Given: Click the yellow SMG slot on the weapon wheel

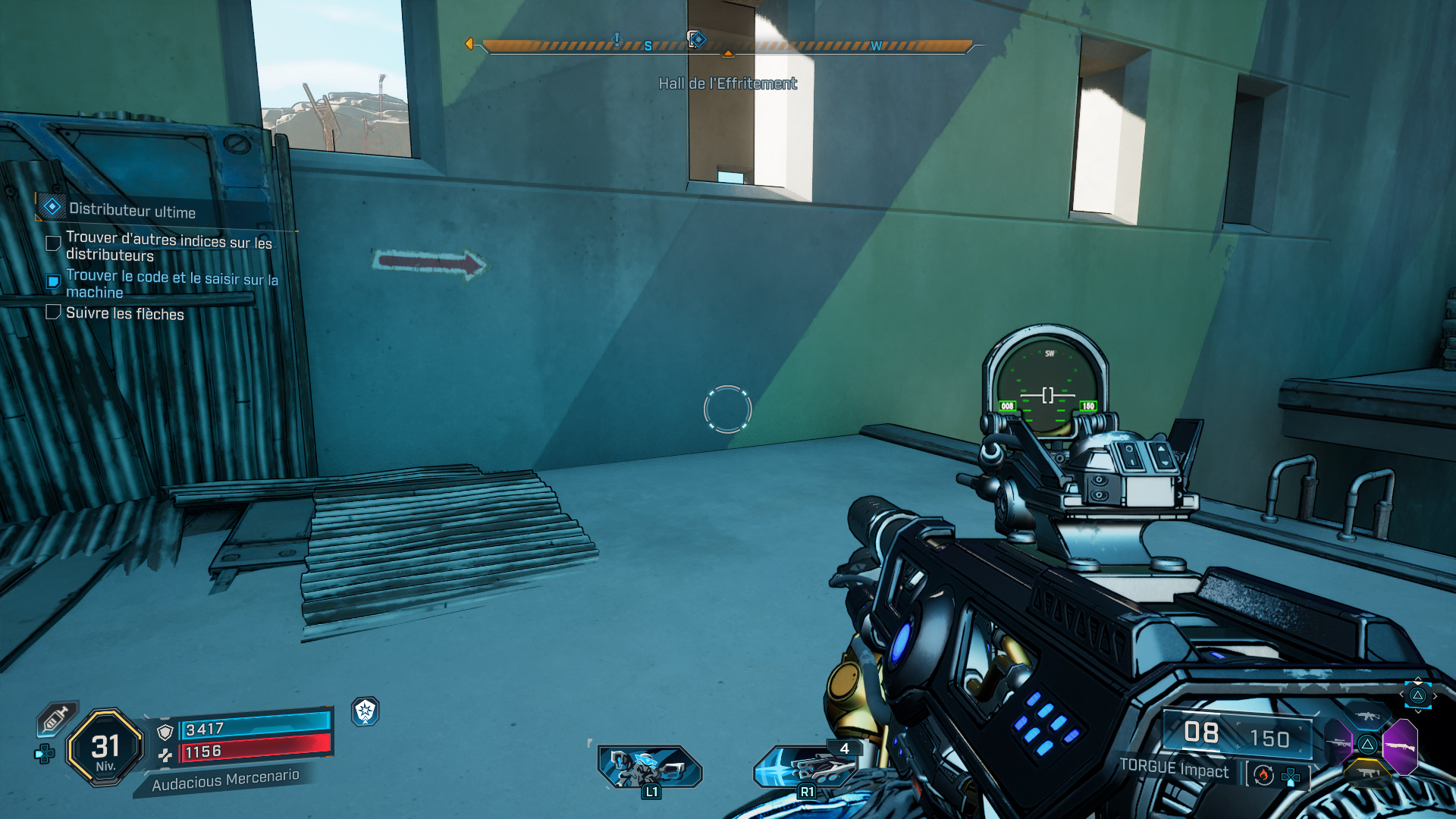Looking at the screenshot, I should click(1368, 772).
